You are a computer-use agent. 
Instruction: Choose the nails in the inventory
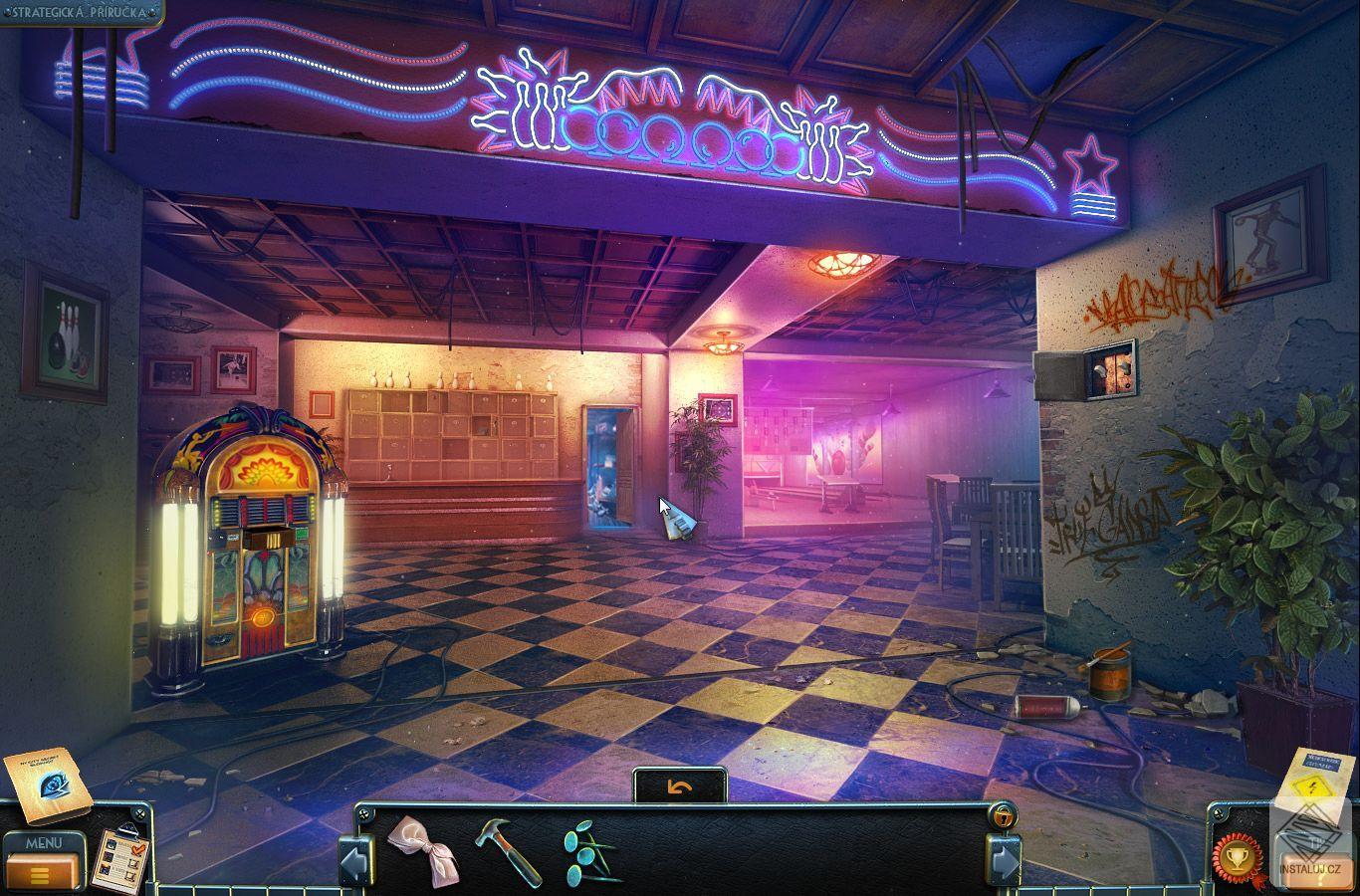591,852
